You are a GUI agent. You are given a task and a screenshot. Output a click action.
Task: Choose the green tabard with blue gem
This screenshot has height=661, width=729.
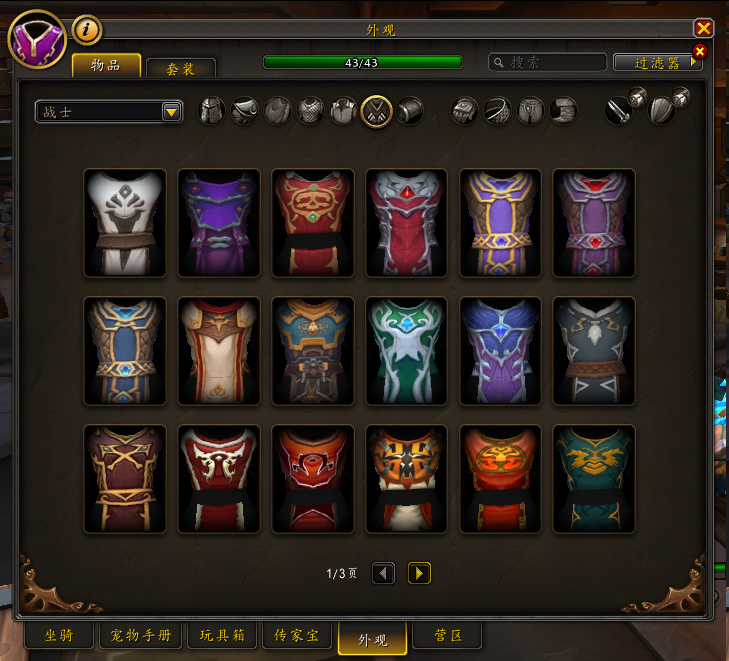pyautogui.click(x=407, y=350)
